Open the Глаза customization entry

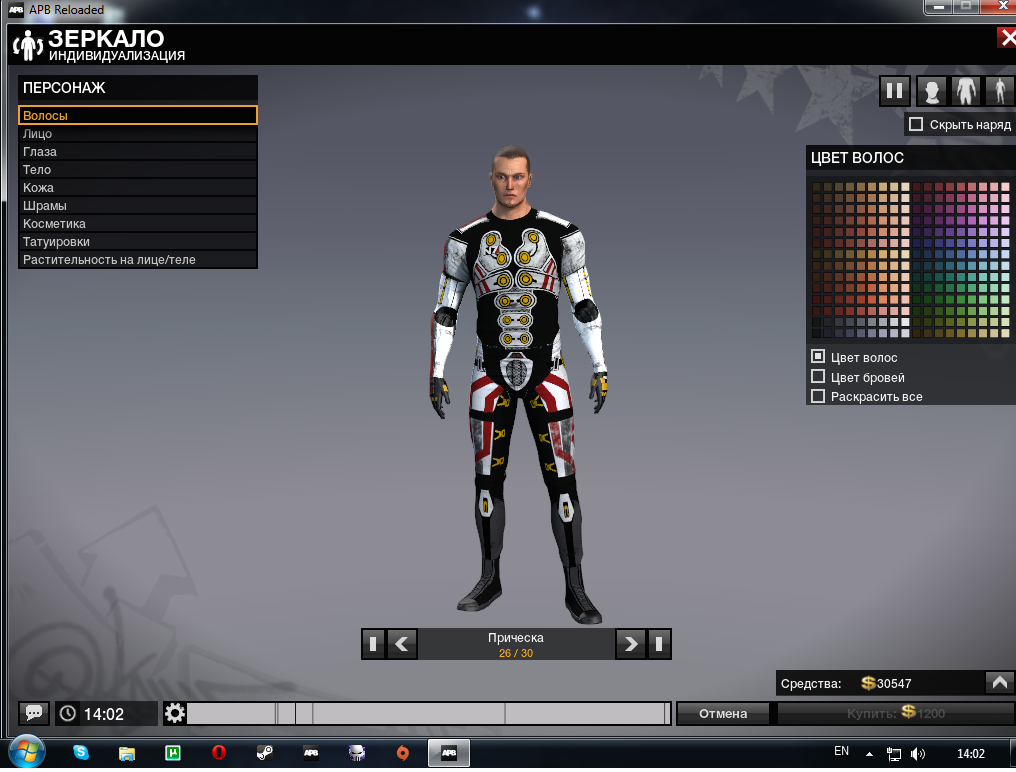click(x=138, y=152)
